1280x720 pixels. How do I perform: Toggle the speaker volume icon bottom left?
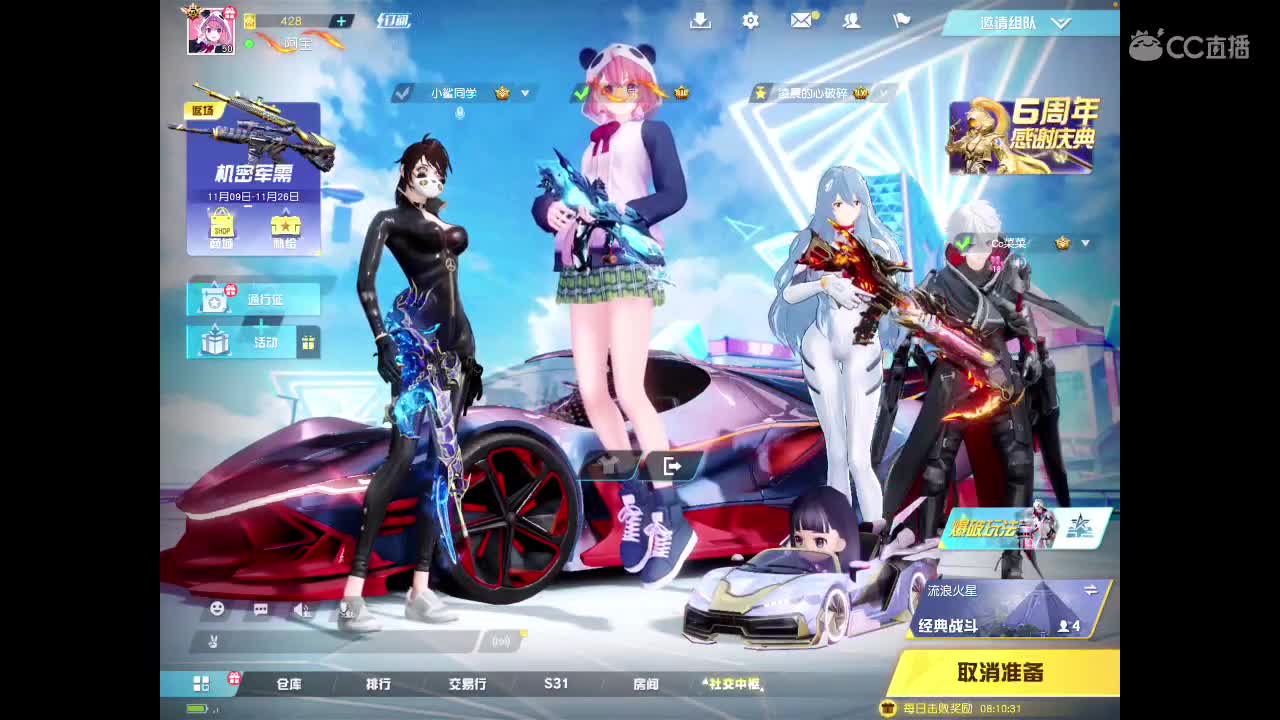303,609
